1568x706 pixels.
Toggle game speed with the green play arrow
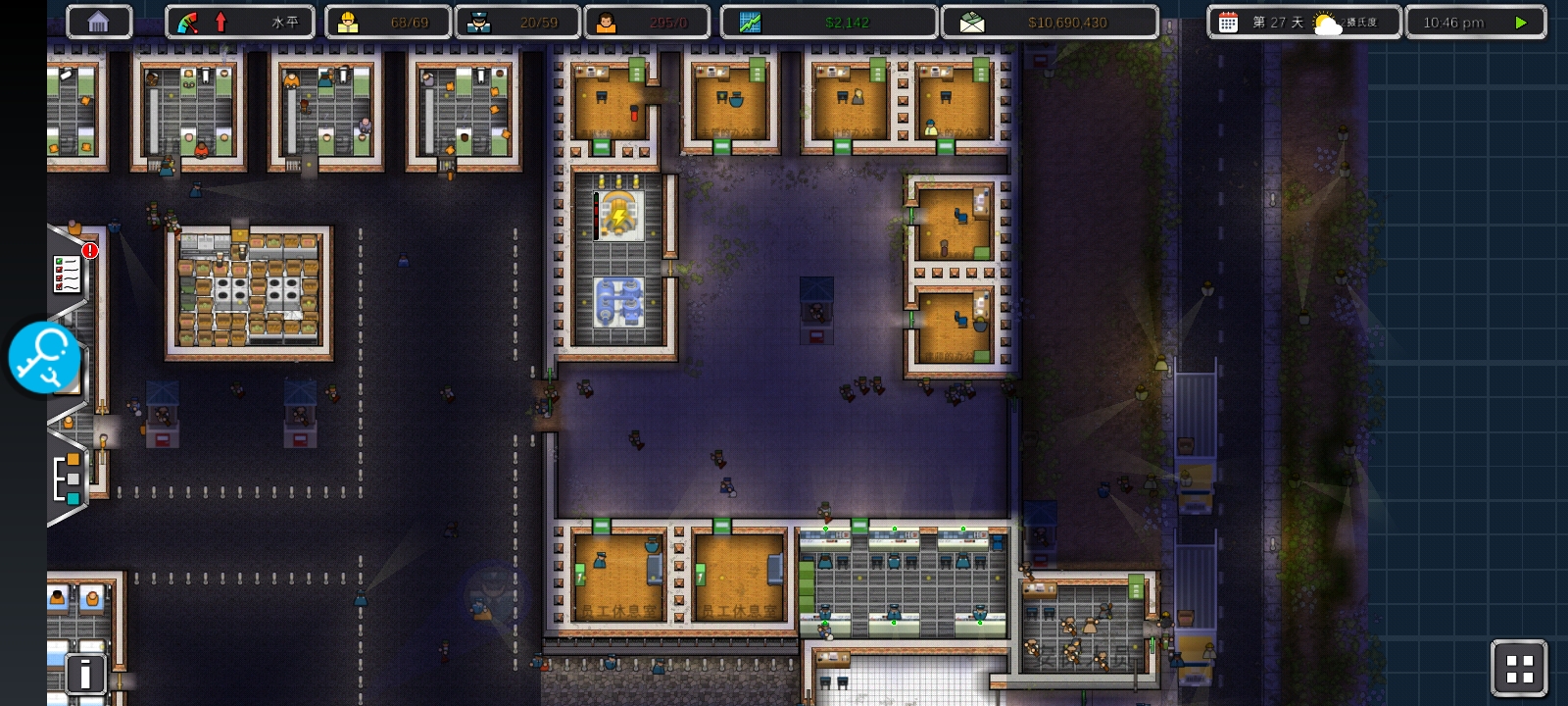[x=1520, y=22]
